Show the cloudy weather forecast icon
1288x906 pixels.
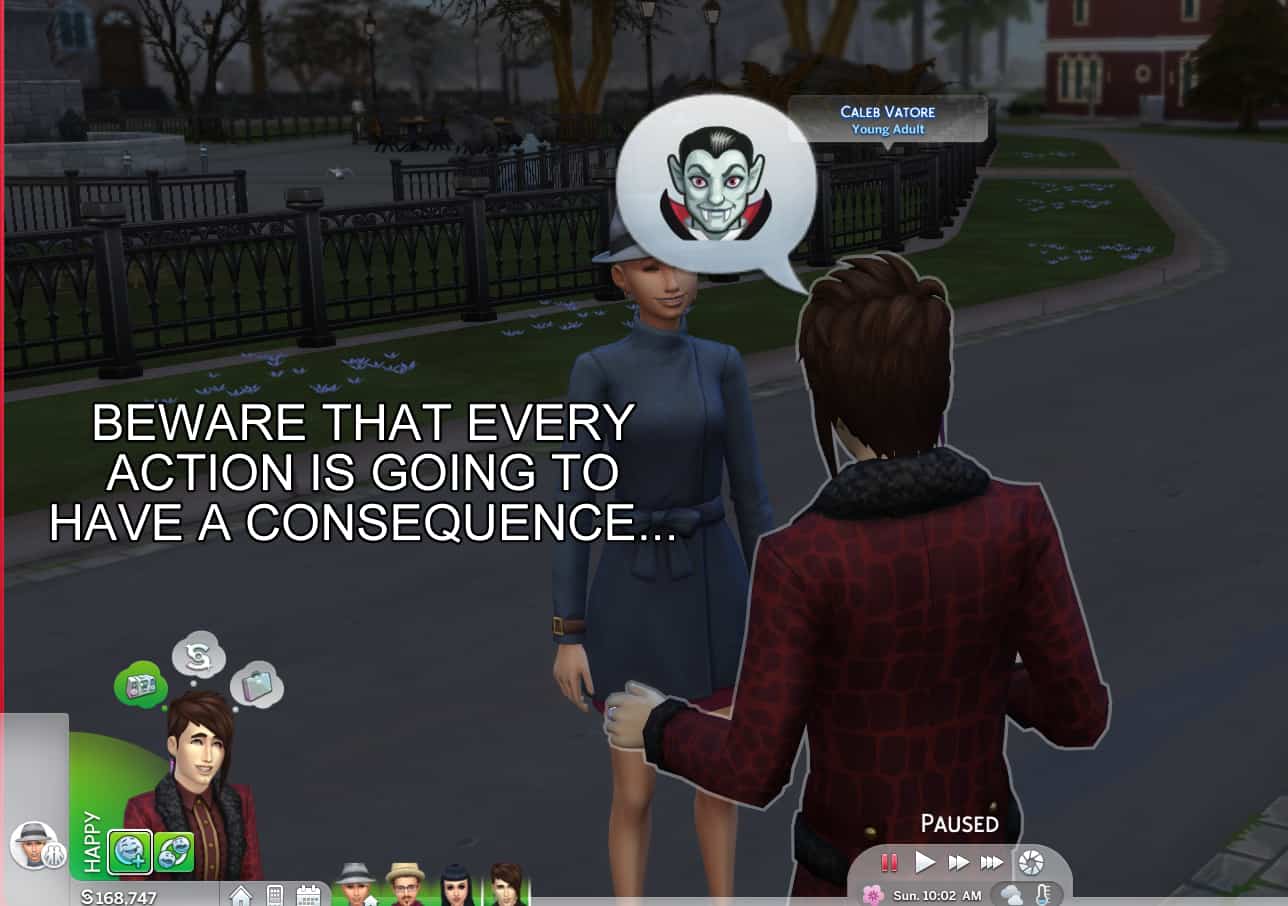pyautogui.click(x=1012, y=894)
